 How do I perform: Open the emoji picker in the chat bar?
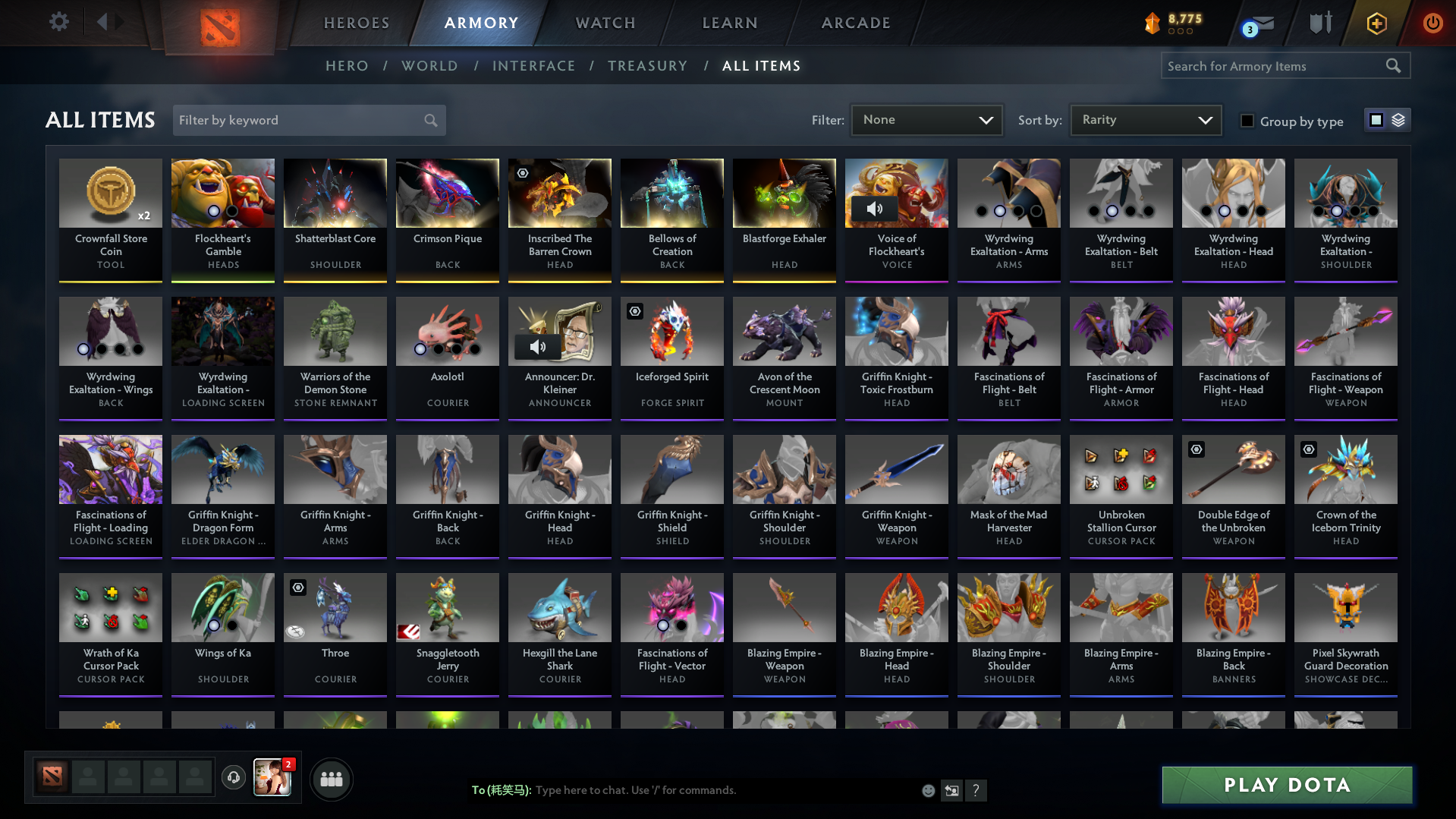[x=928, y=790]
